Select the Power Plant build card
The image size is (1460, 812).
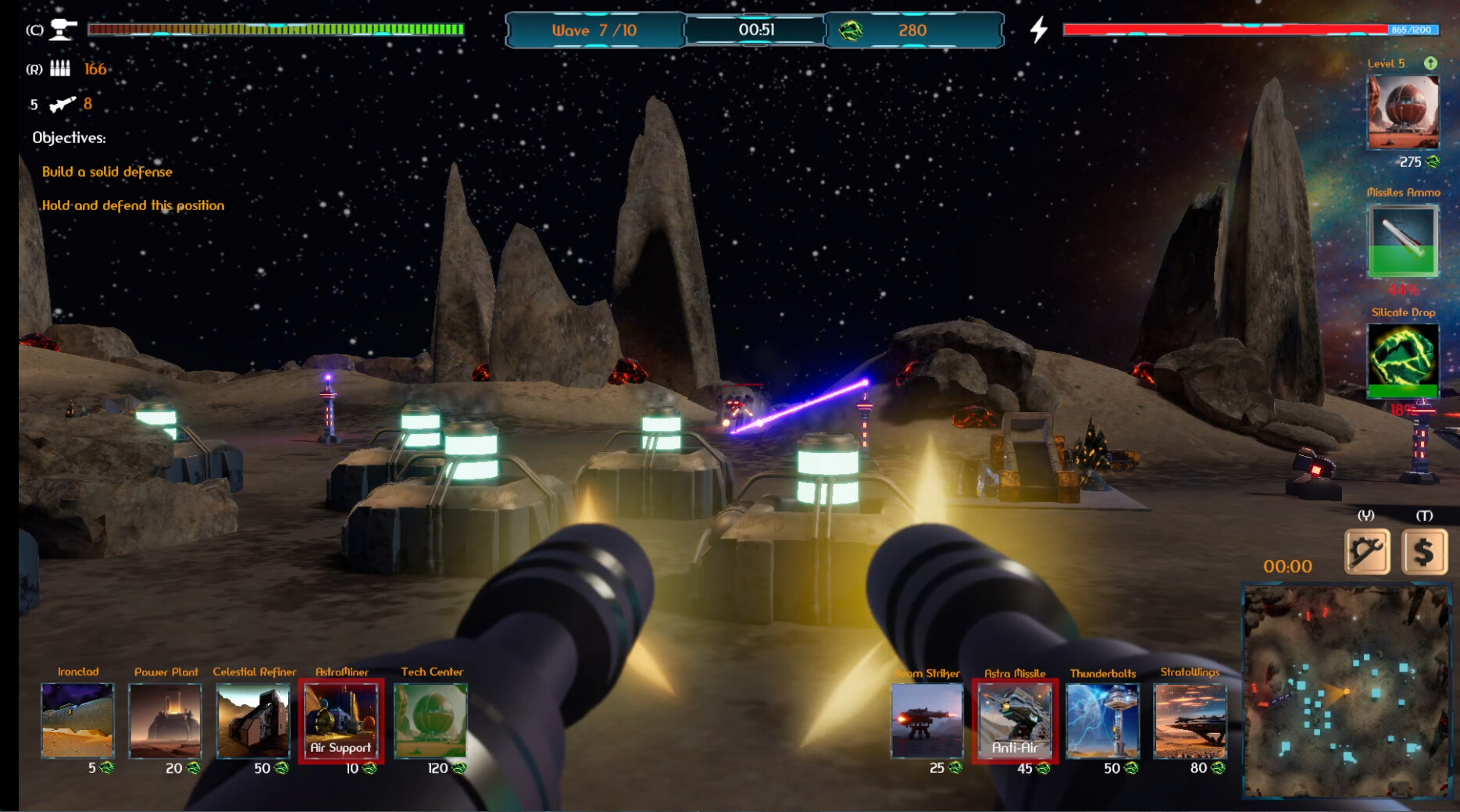166,720
